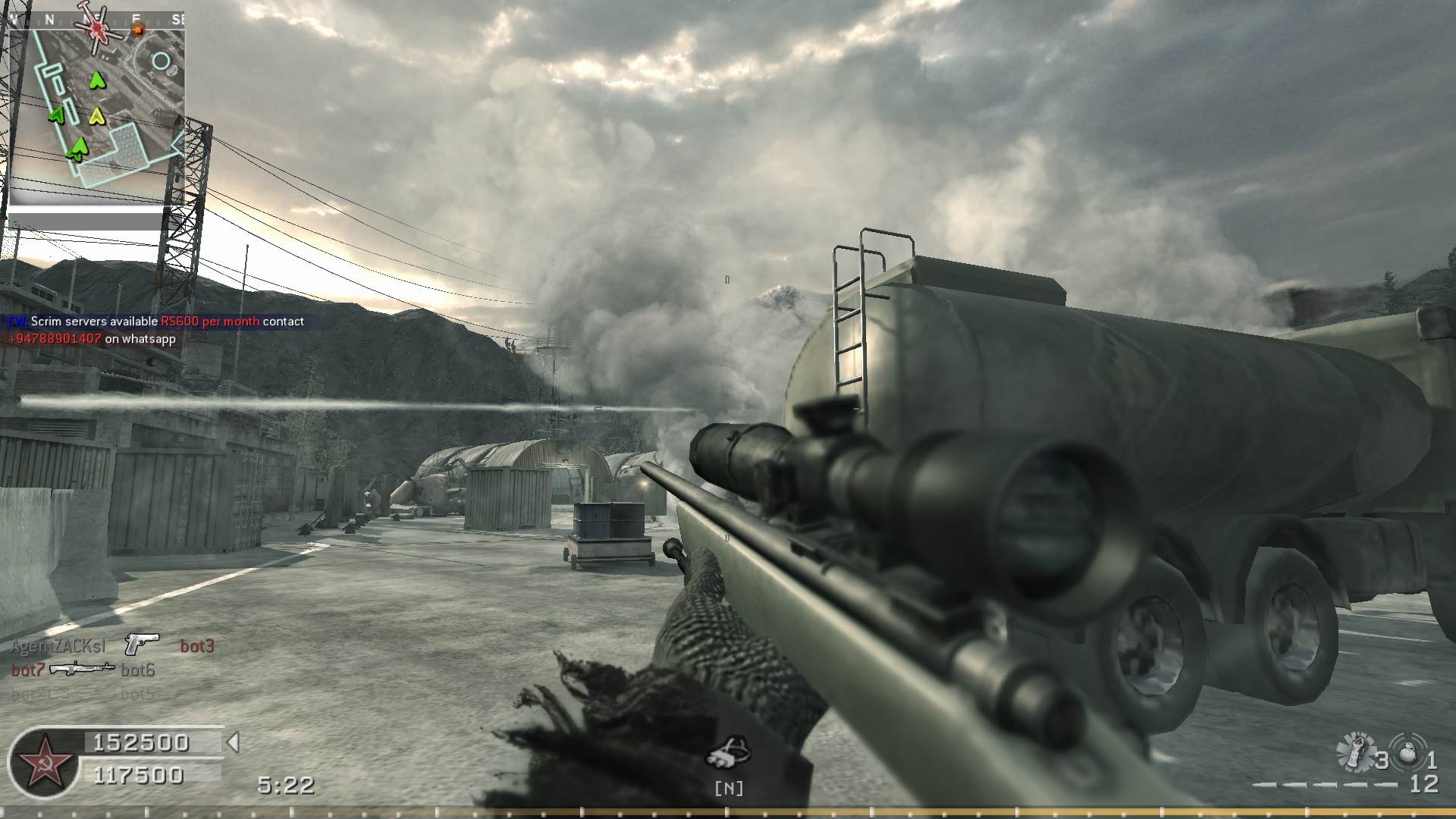The height and width of the screenshot is (819, 1456).
Task: Click the minimap in the corner
Action: [x=95, y=106]
